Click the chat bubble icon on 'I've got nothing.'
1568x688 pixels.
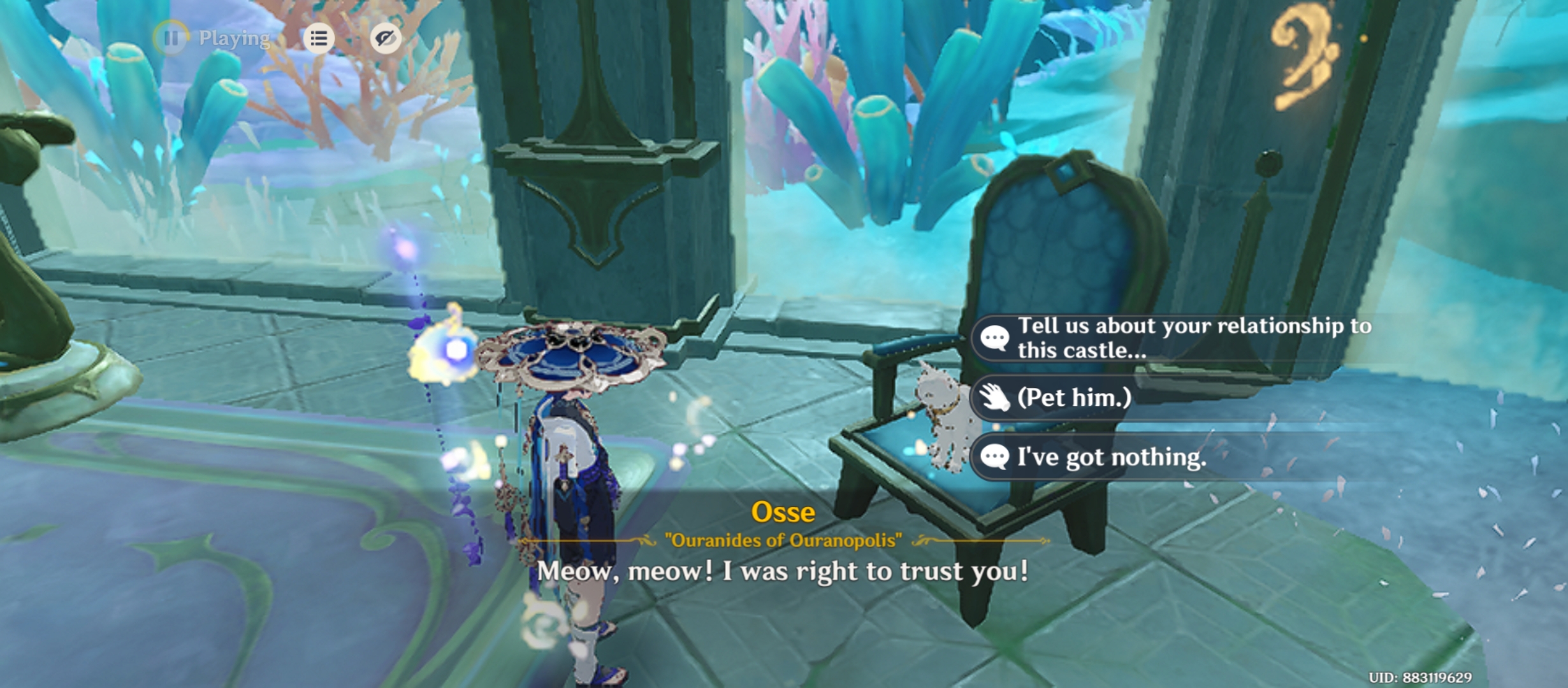(x=996, y=456)
